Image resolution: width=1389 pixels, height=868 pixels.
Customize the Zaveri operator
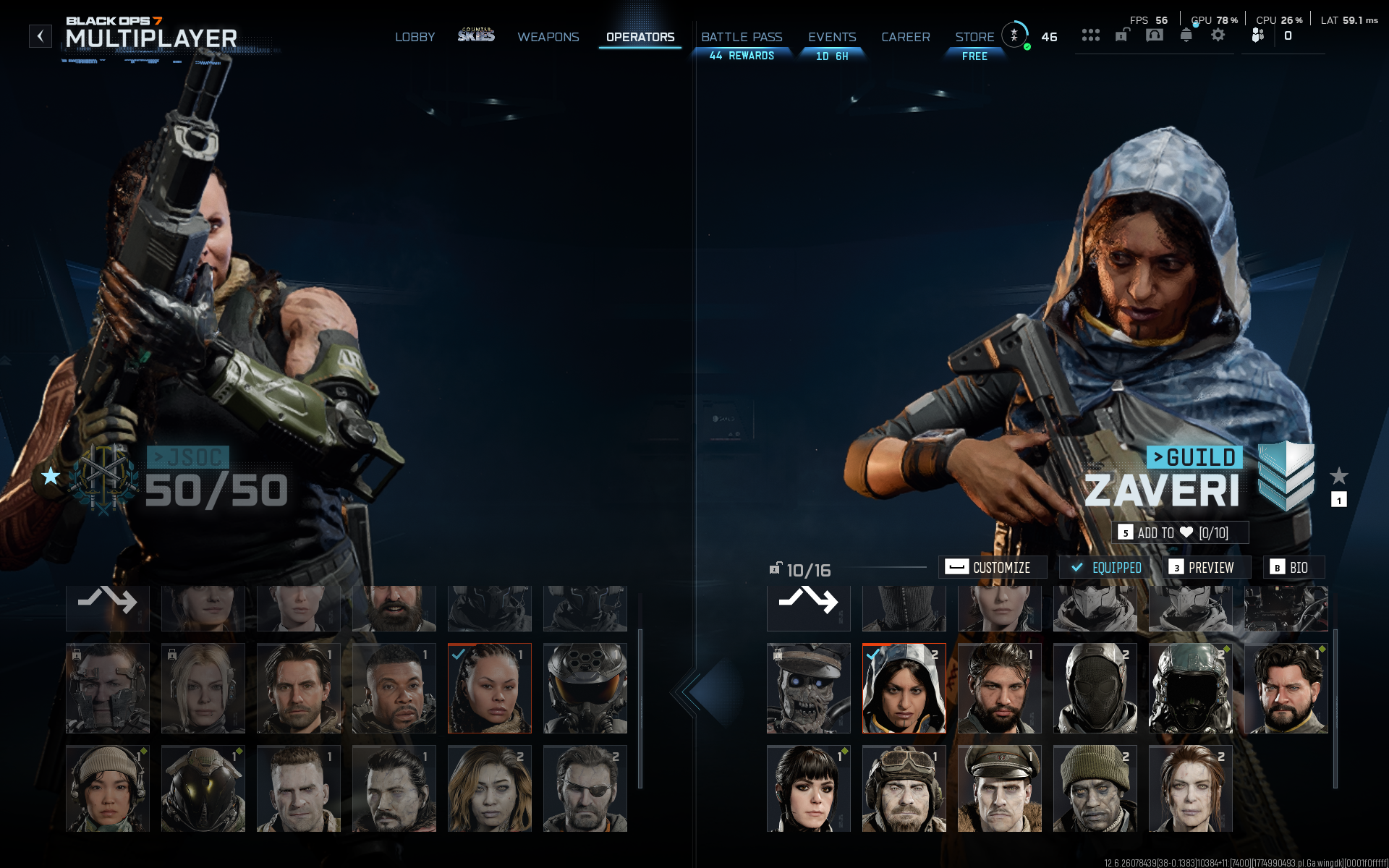click(x=992, y=568)
